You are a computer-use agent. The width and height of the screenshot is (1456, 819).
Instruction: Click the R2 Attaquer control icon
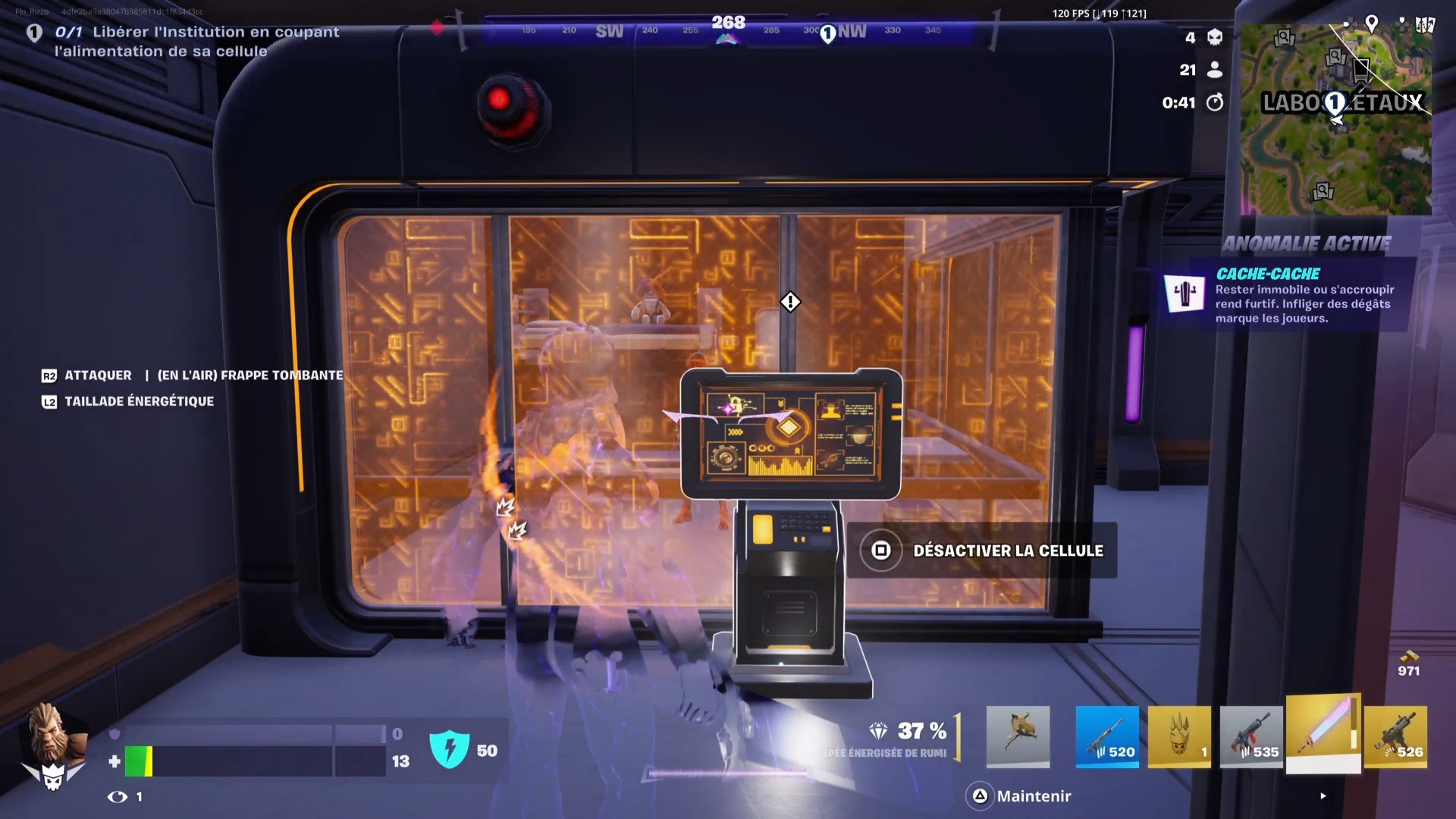point(49,375)
